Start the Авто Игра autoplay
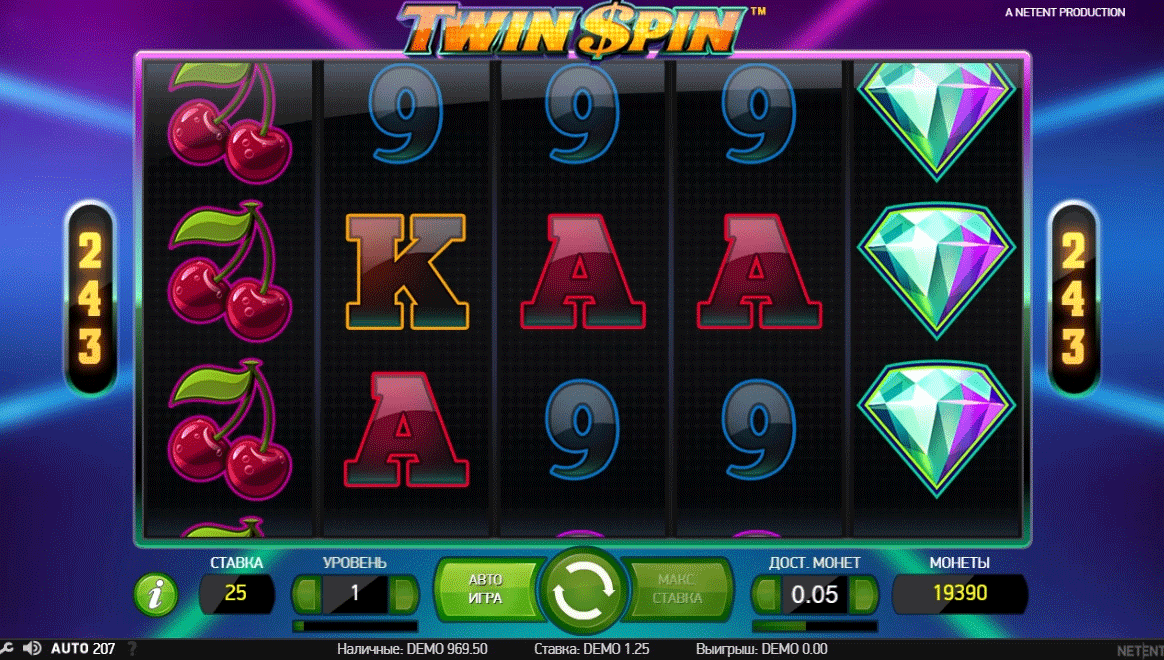The height and width of the screenshot is (660, 1164). [486, 590]
